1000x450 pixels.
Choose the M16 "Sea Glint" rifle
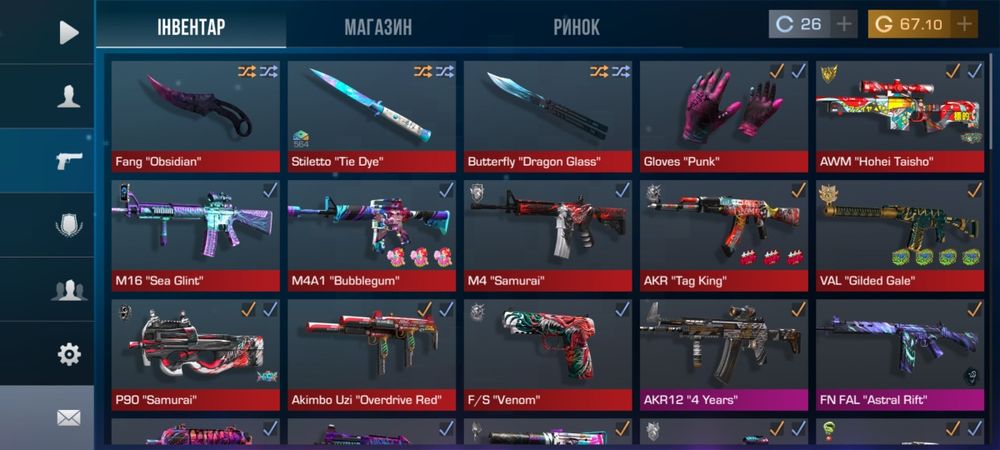[x=195, y=235]
